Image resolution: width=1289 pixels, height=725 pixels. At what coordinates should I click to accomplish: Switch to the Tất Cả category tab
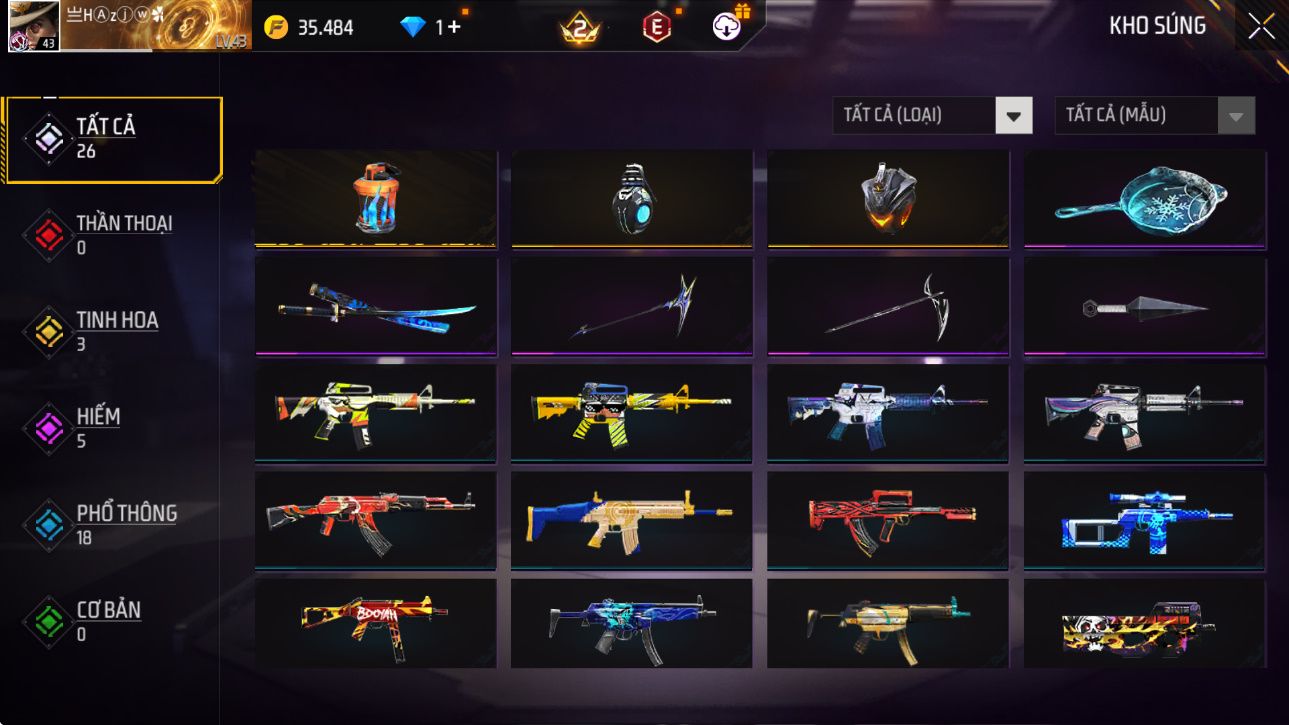tap(112, 139)
